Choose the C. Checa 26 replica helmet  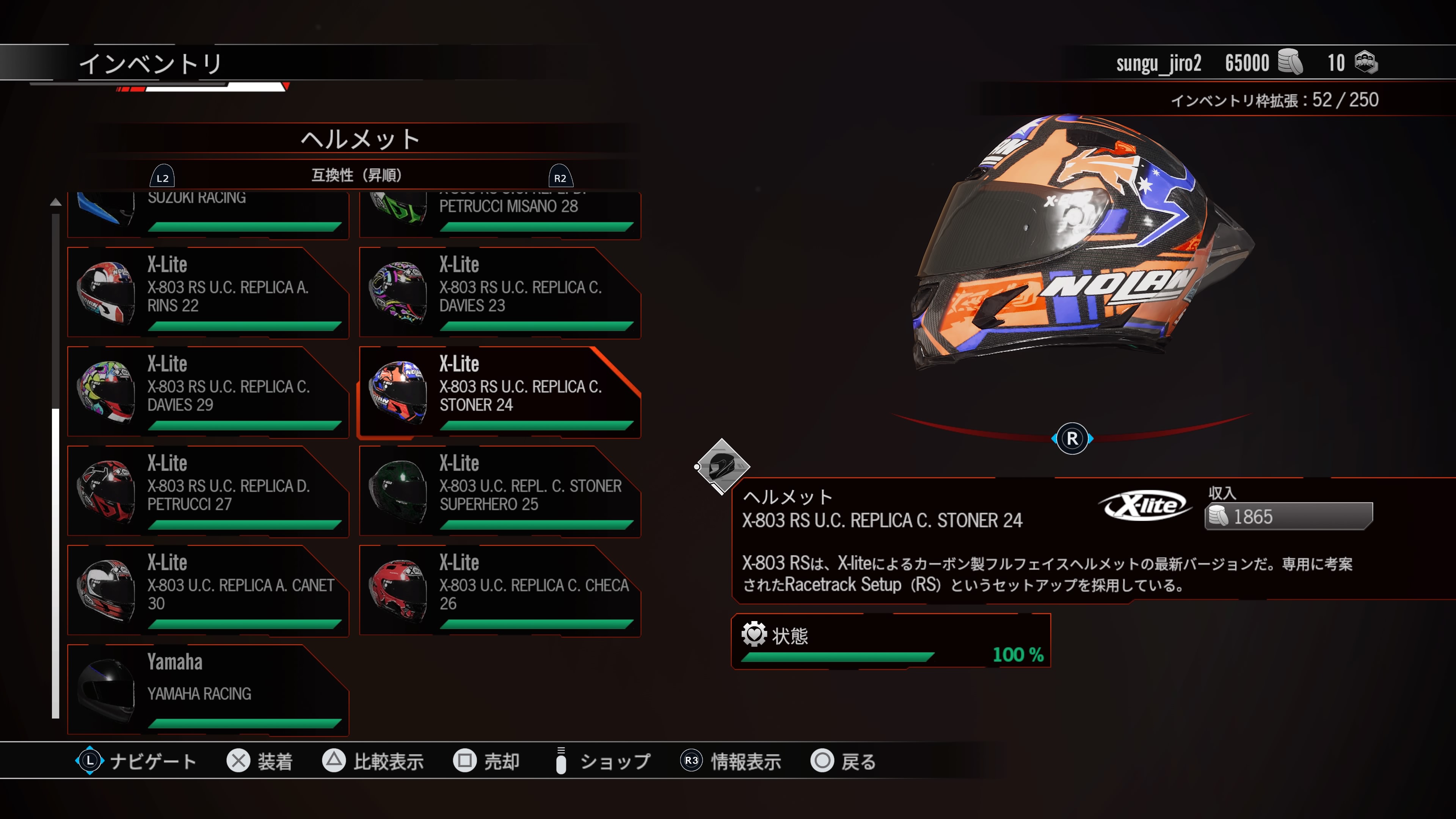click(500, 591)
